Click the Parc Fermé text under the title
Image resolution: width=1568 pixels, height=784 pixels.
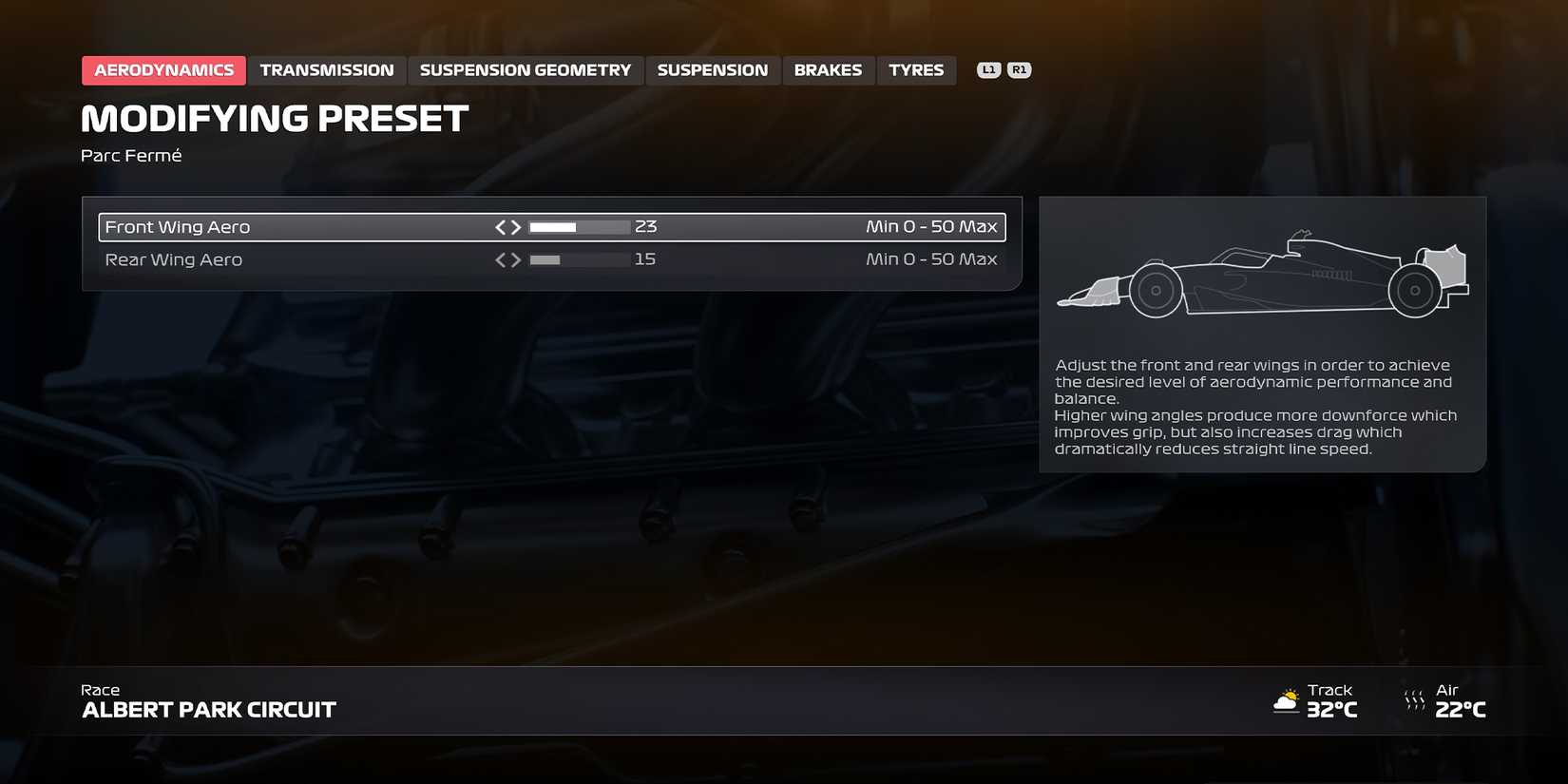[x=131, y=154]
